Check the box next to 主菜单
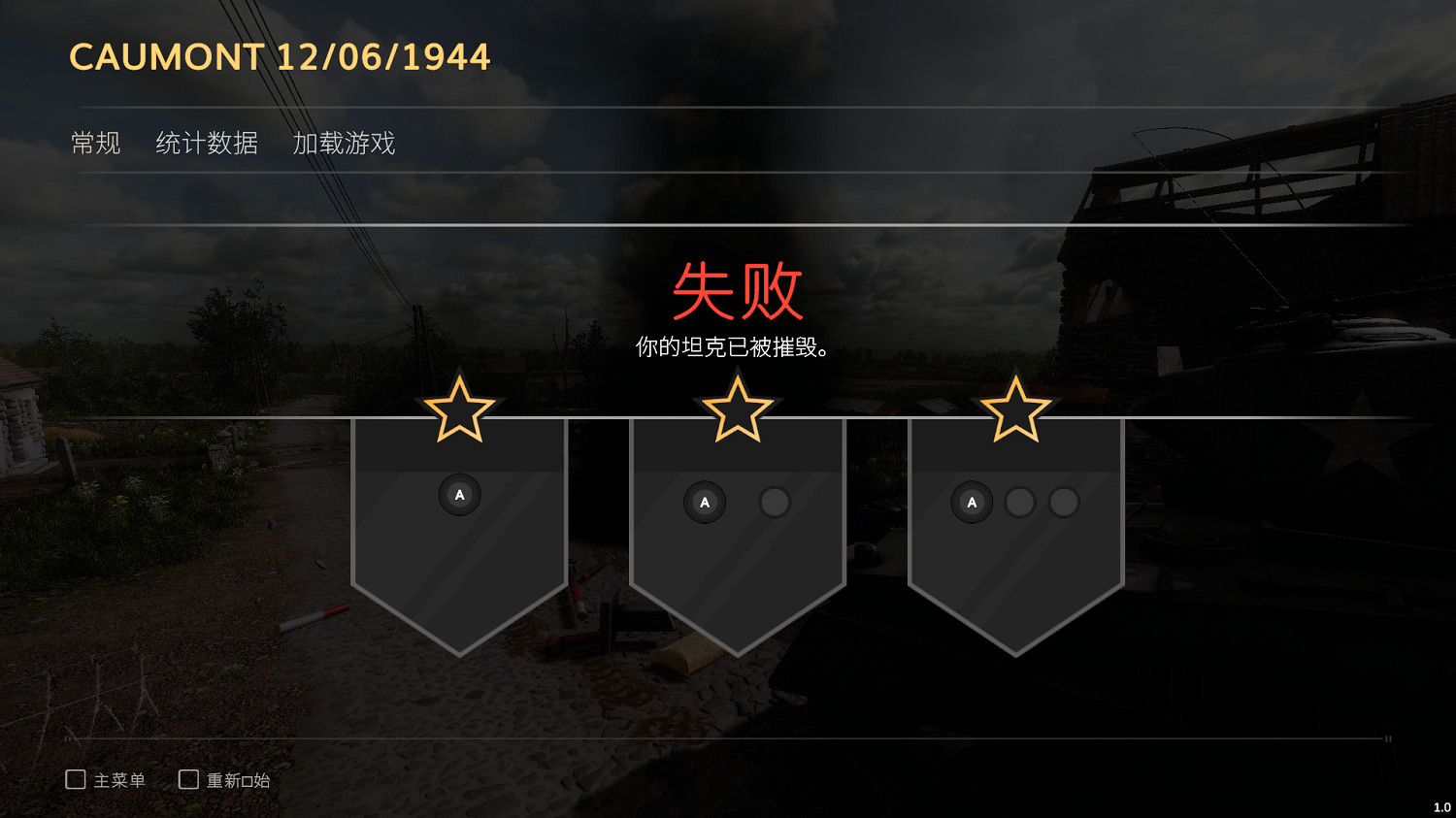 tap(75, 778)
